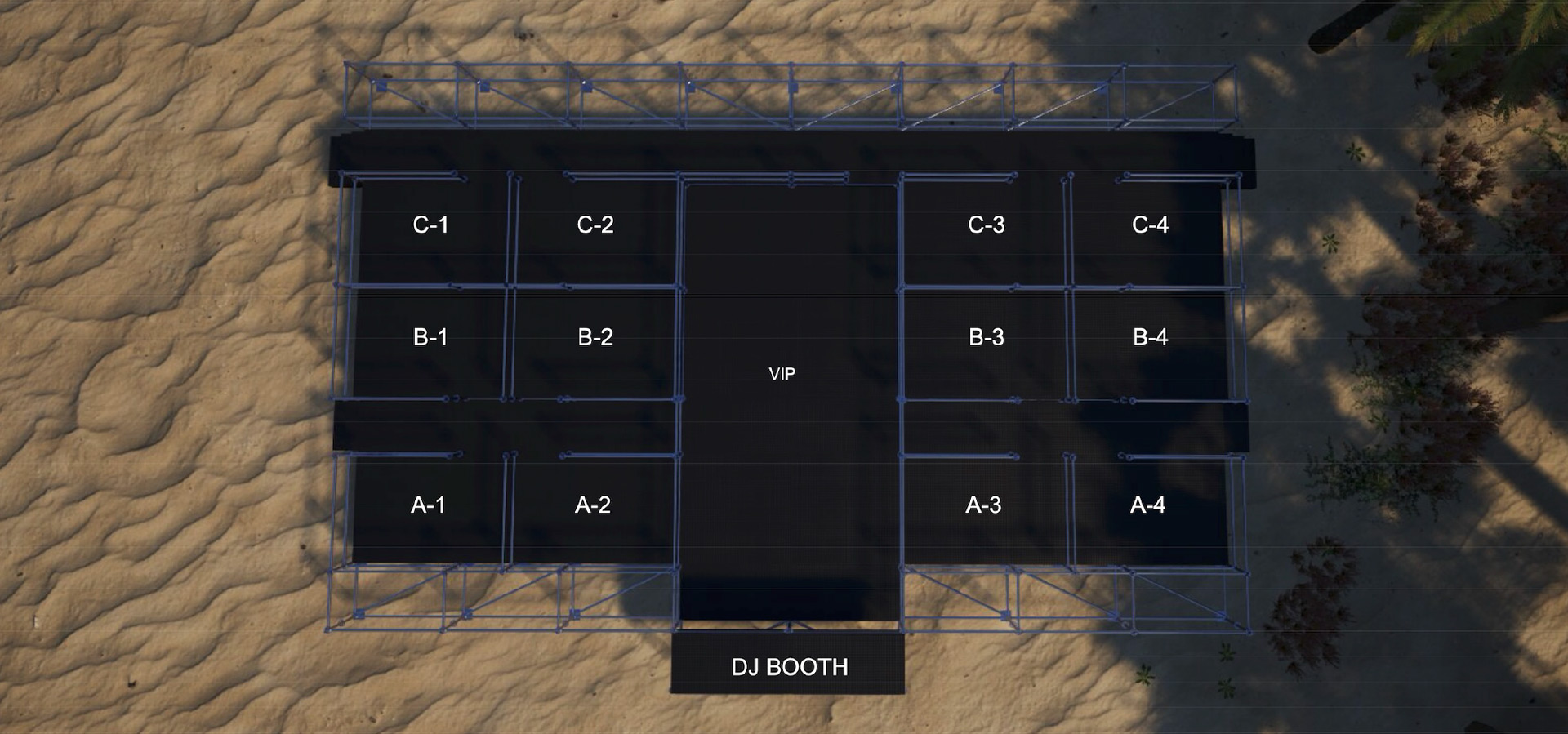Select section A-1

[428, 505]
